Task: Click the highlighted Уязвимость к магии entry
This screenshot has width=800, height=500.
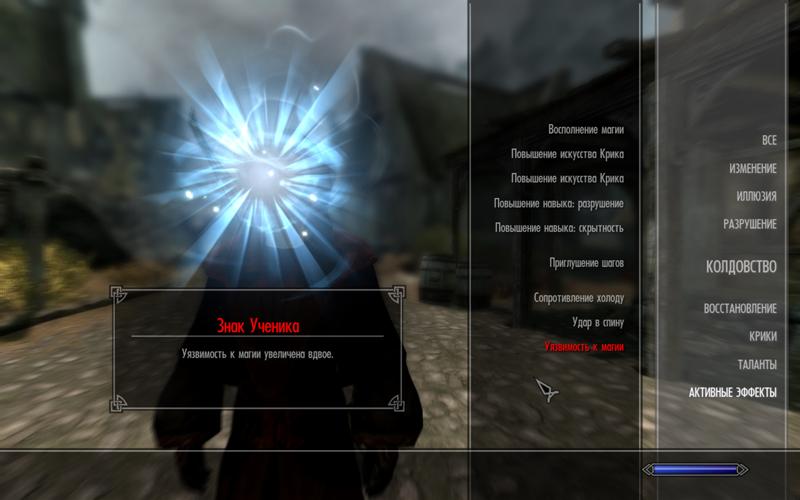Action: point(583,346)
